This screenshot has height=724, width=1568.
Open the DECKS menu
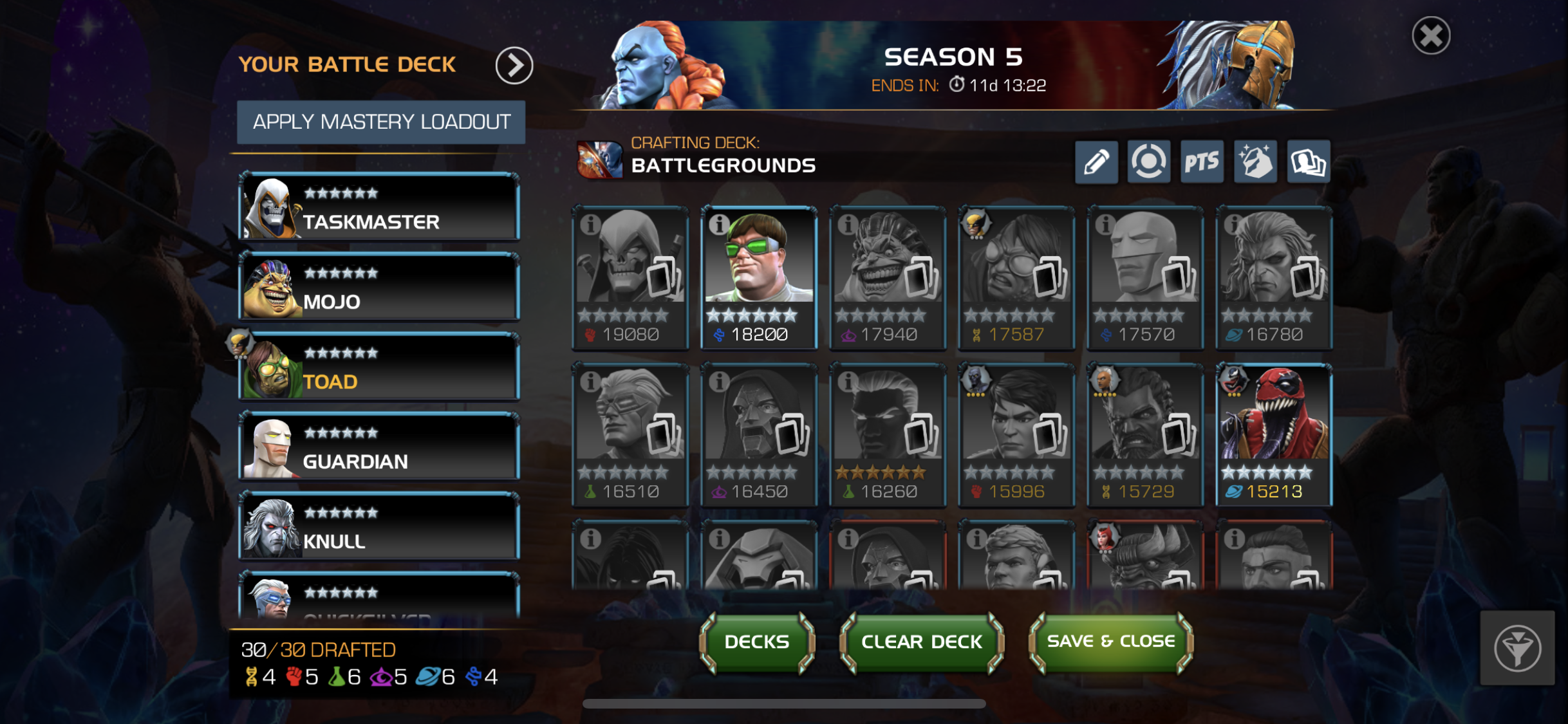click(x=756, y=641)
